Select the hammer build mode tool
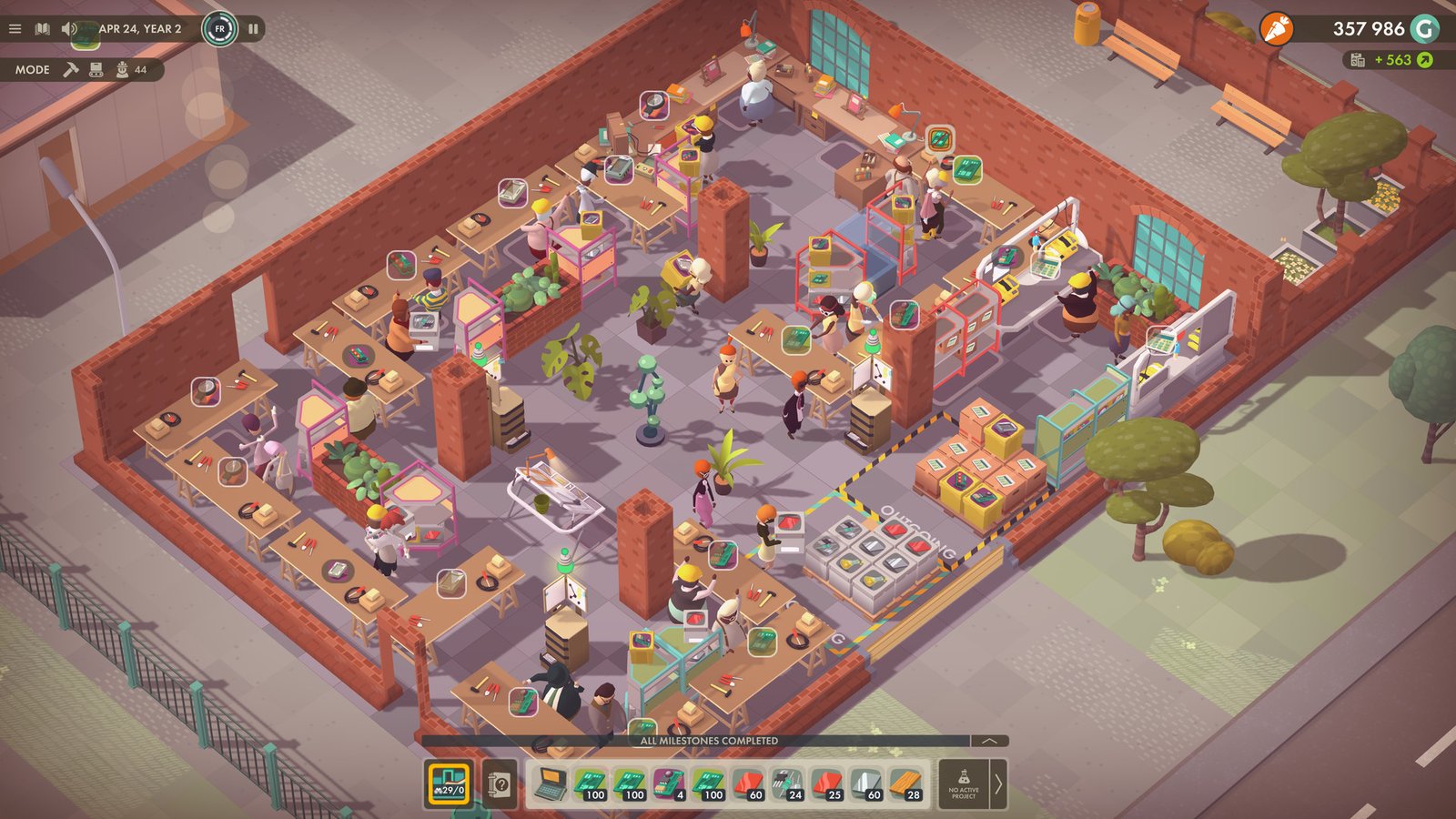 click(x=71, y=68)
